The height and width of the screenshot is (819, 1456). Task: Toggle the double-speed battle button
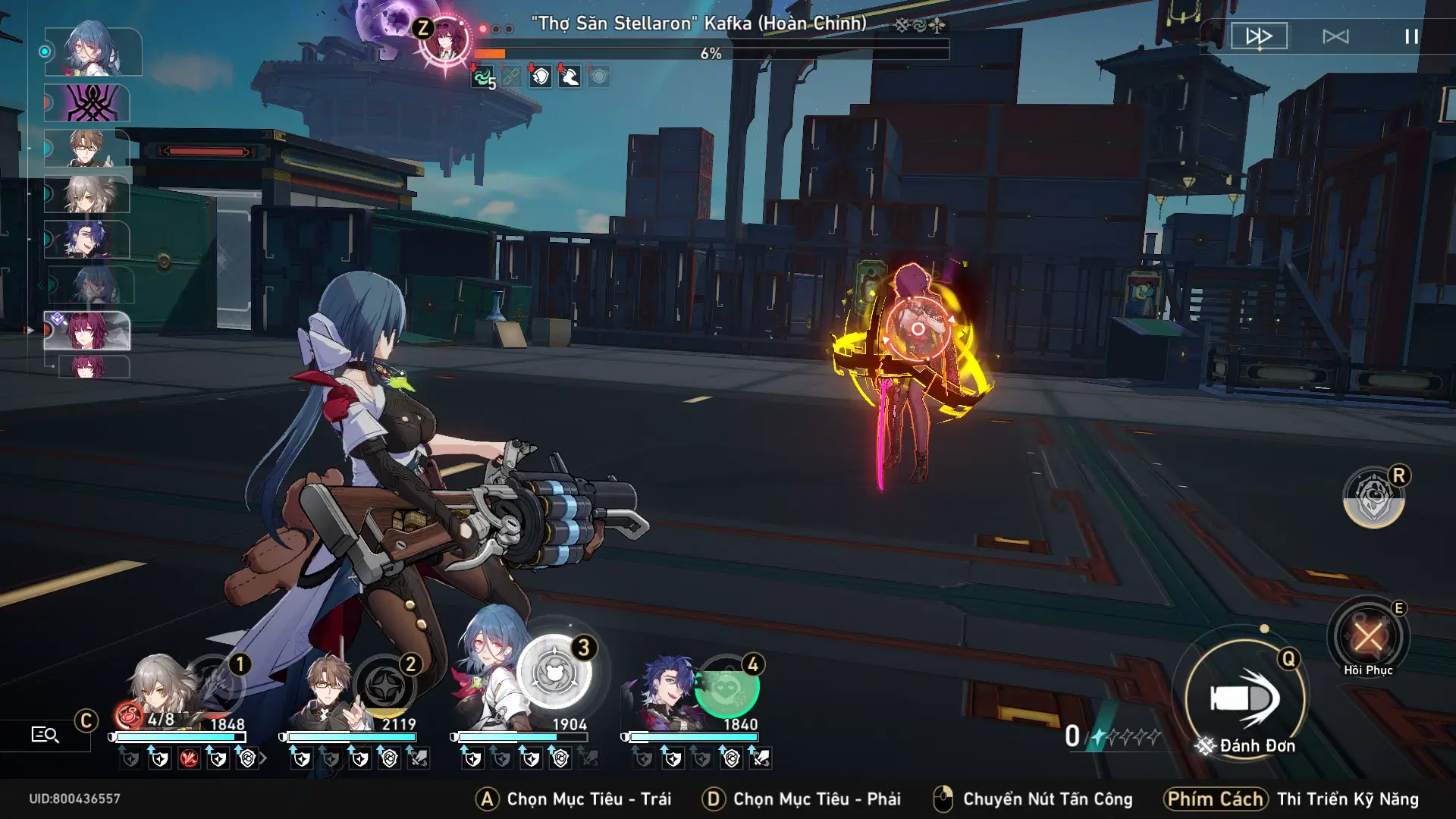click(x=1259, y=36)
